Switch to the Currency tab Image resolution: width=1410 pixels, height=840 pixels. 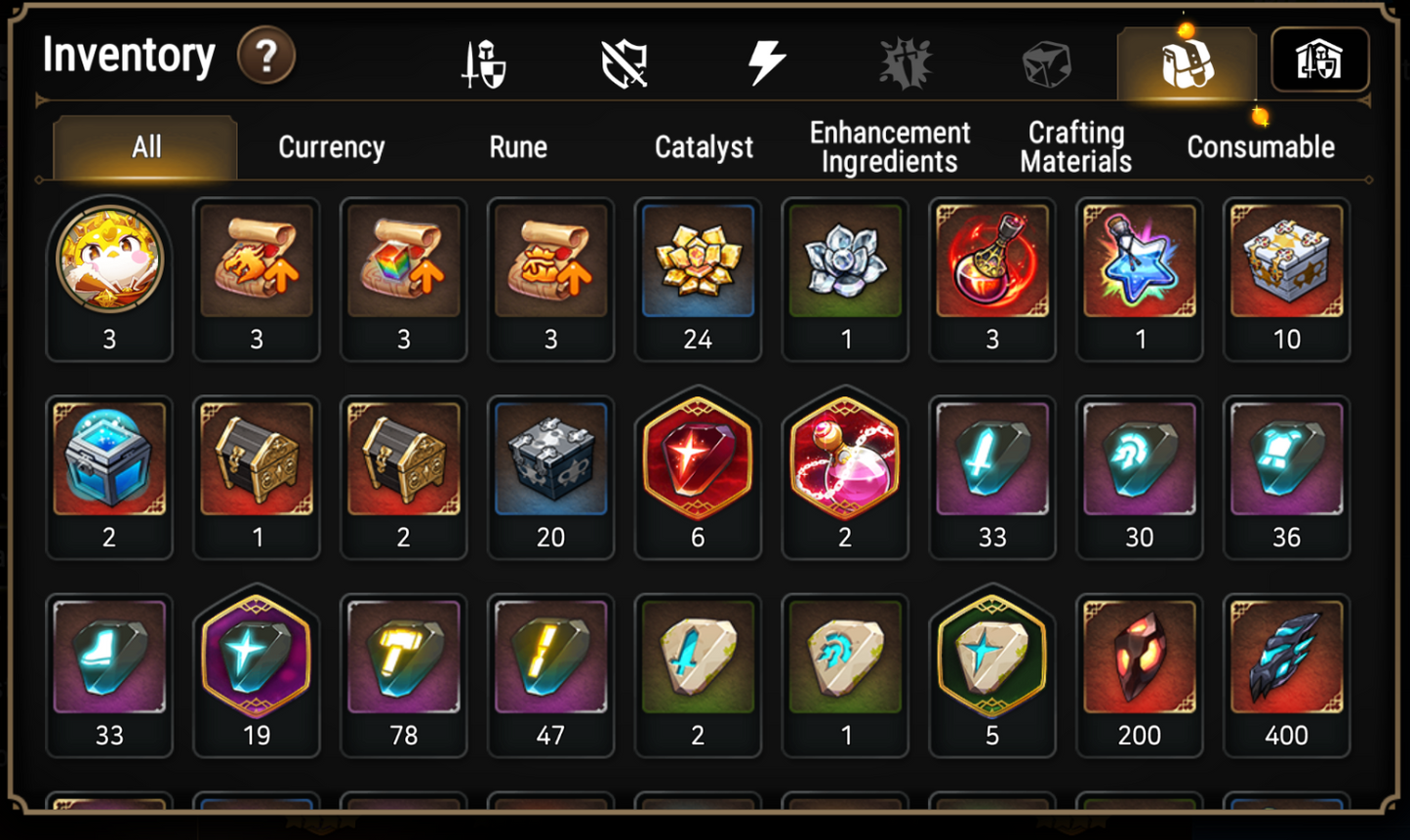point(332,147)
